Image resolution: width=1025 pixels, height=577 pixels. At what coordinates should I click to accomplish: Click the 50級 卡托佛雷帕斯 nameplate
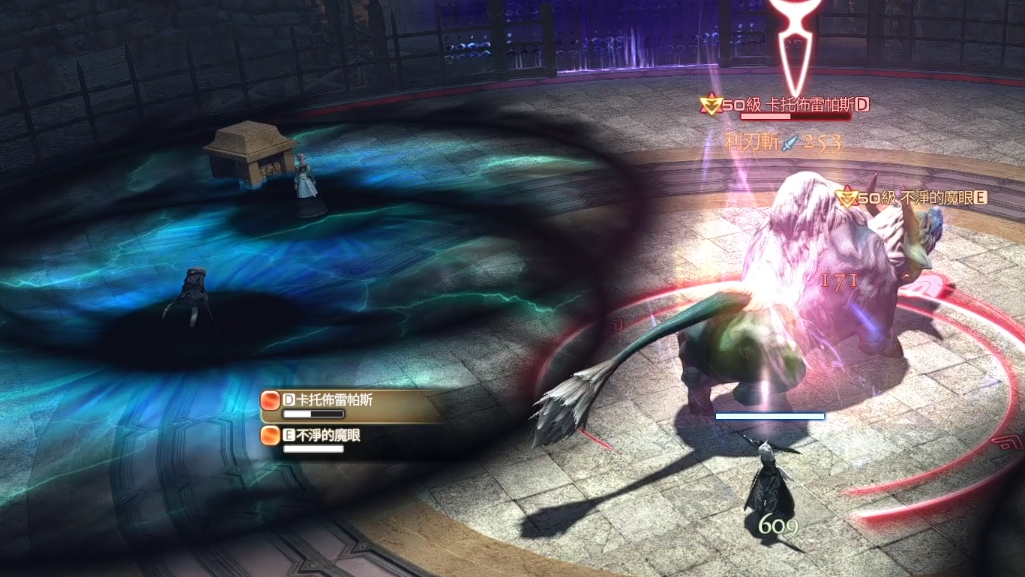pos(787,105)
